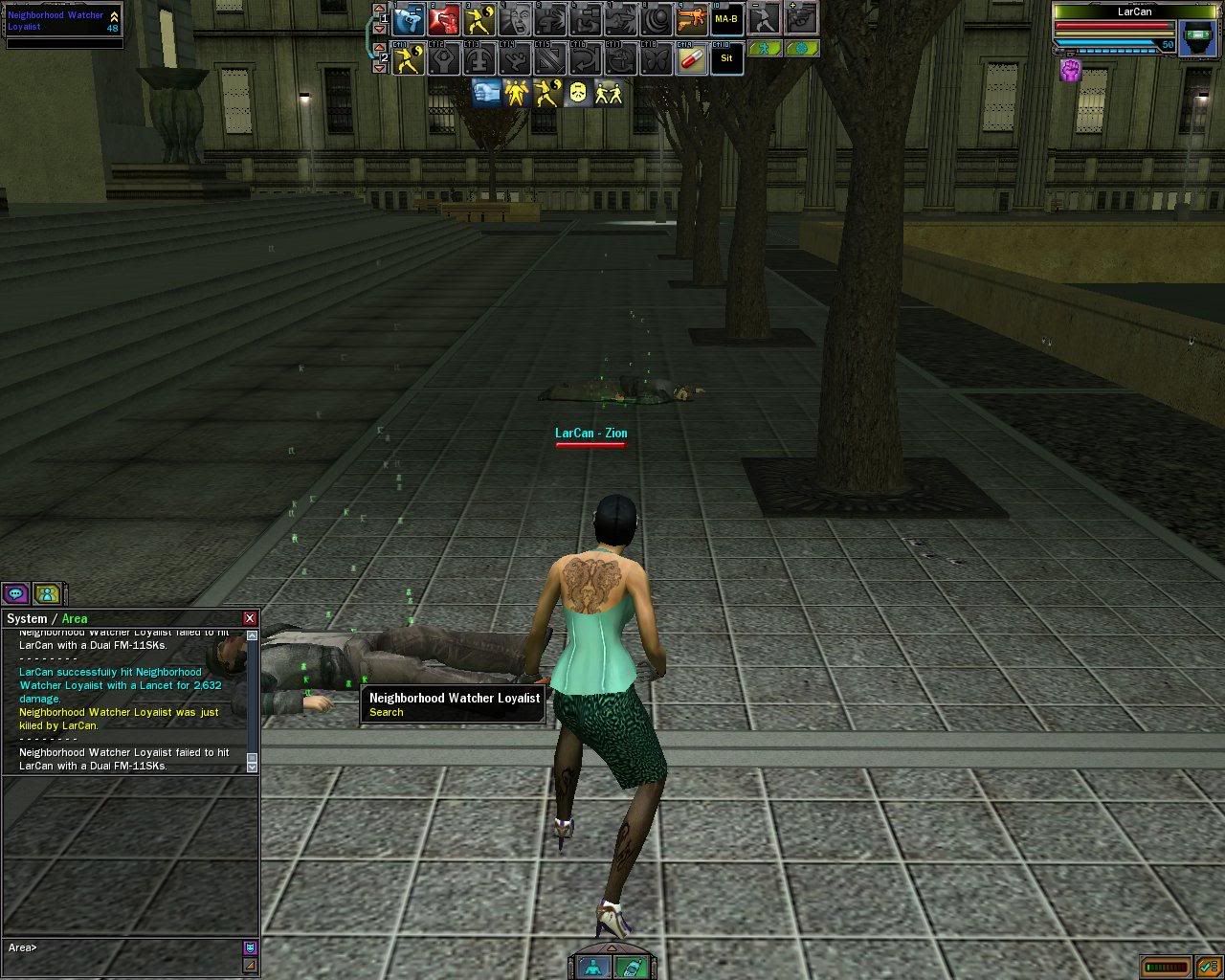
Task: Click the green checkmark button in the corner
Action: (1207, 966)
